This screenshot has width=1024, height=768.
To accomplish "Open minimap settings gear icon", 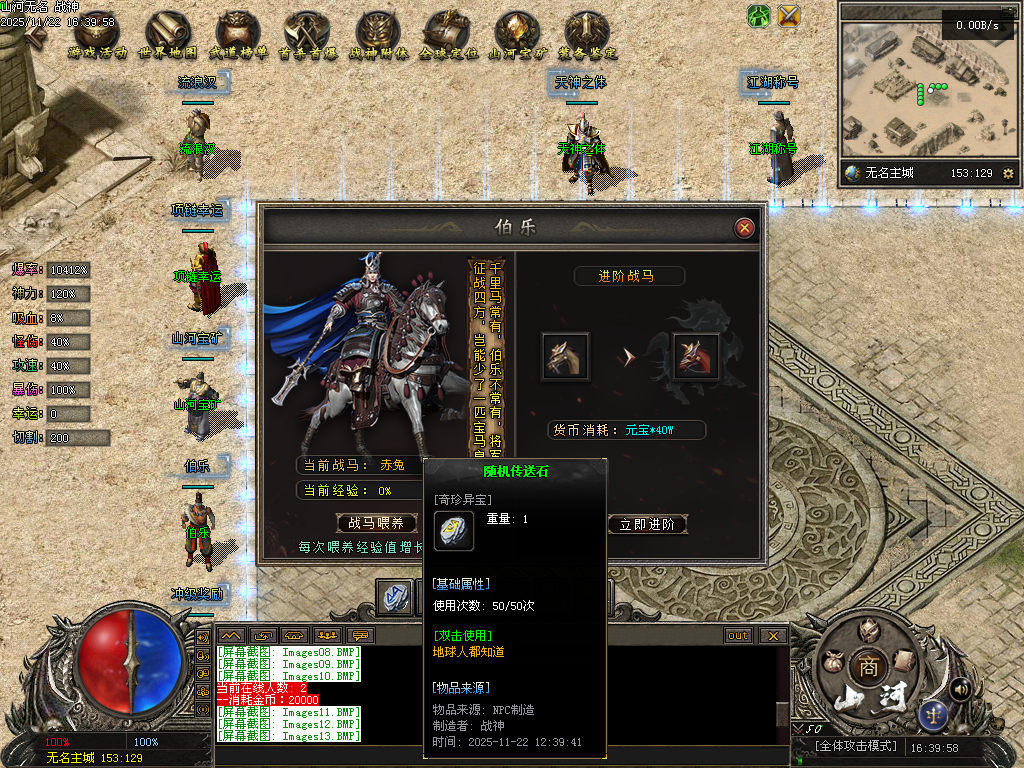I will 1007,173.
